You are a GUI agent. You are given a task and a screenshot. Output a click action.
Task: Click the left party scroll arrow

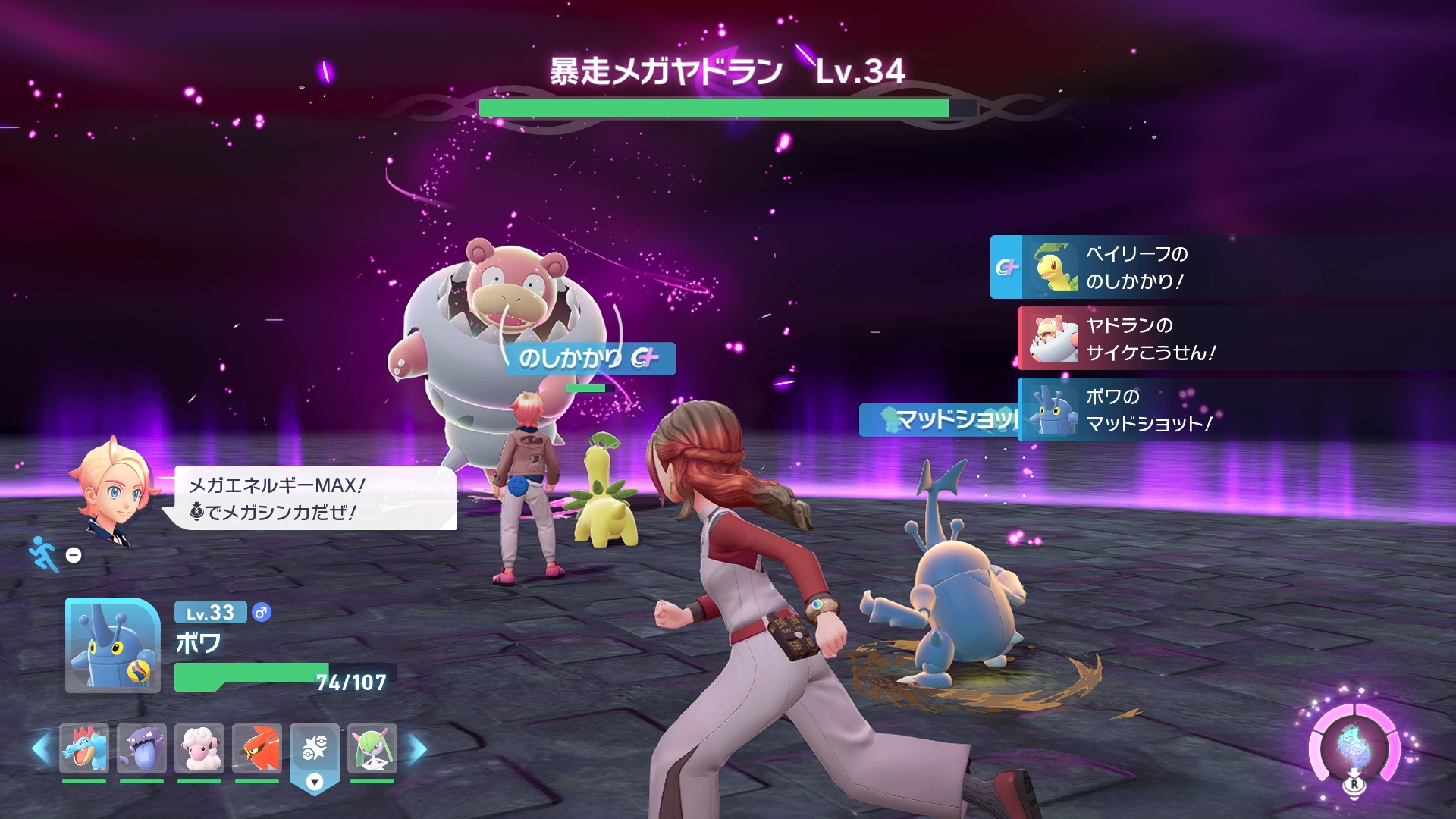pos(41,749)
